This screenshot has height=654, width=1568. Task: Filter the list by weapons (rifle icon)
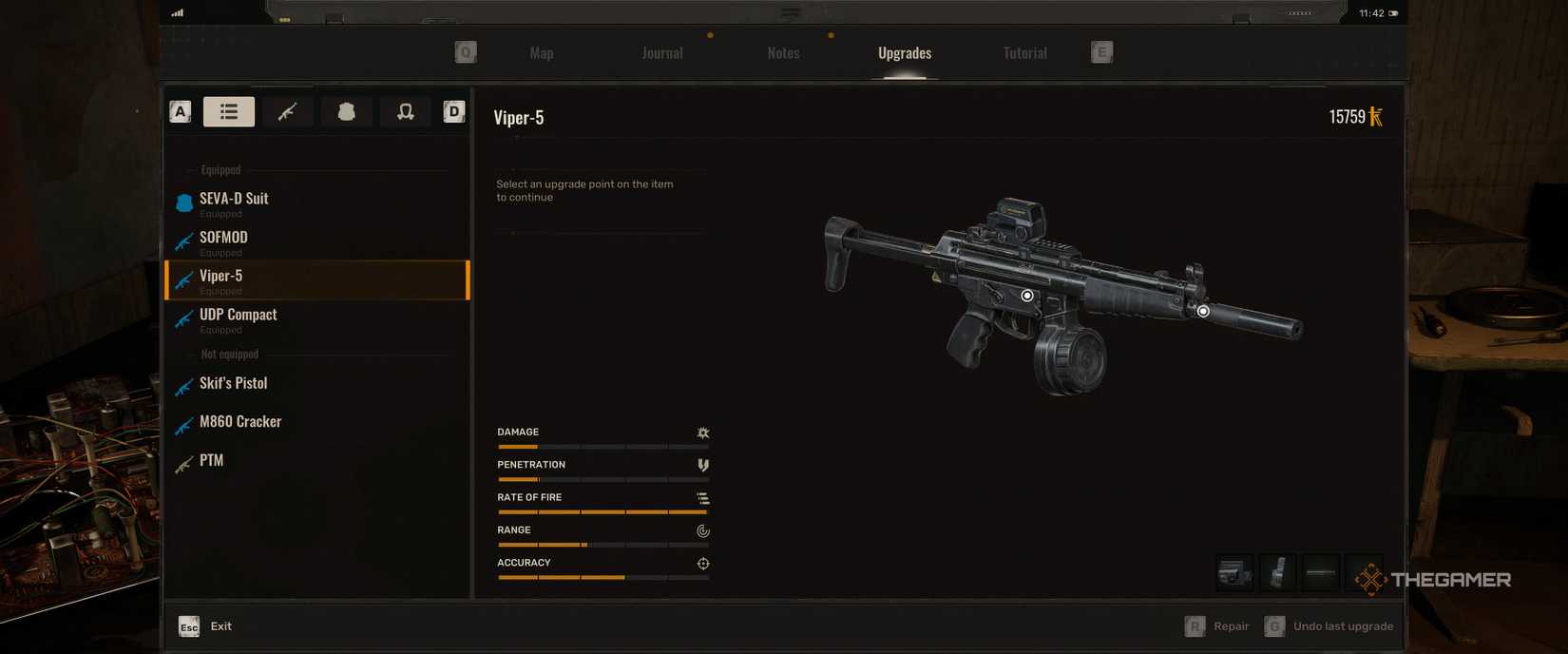287,112
